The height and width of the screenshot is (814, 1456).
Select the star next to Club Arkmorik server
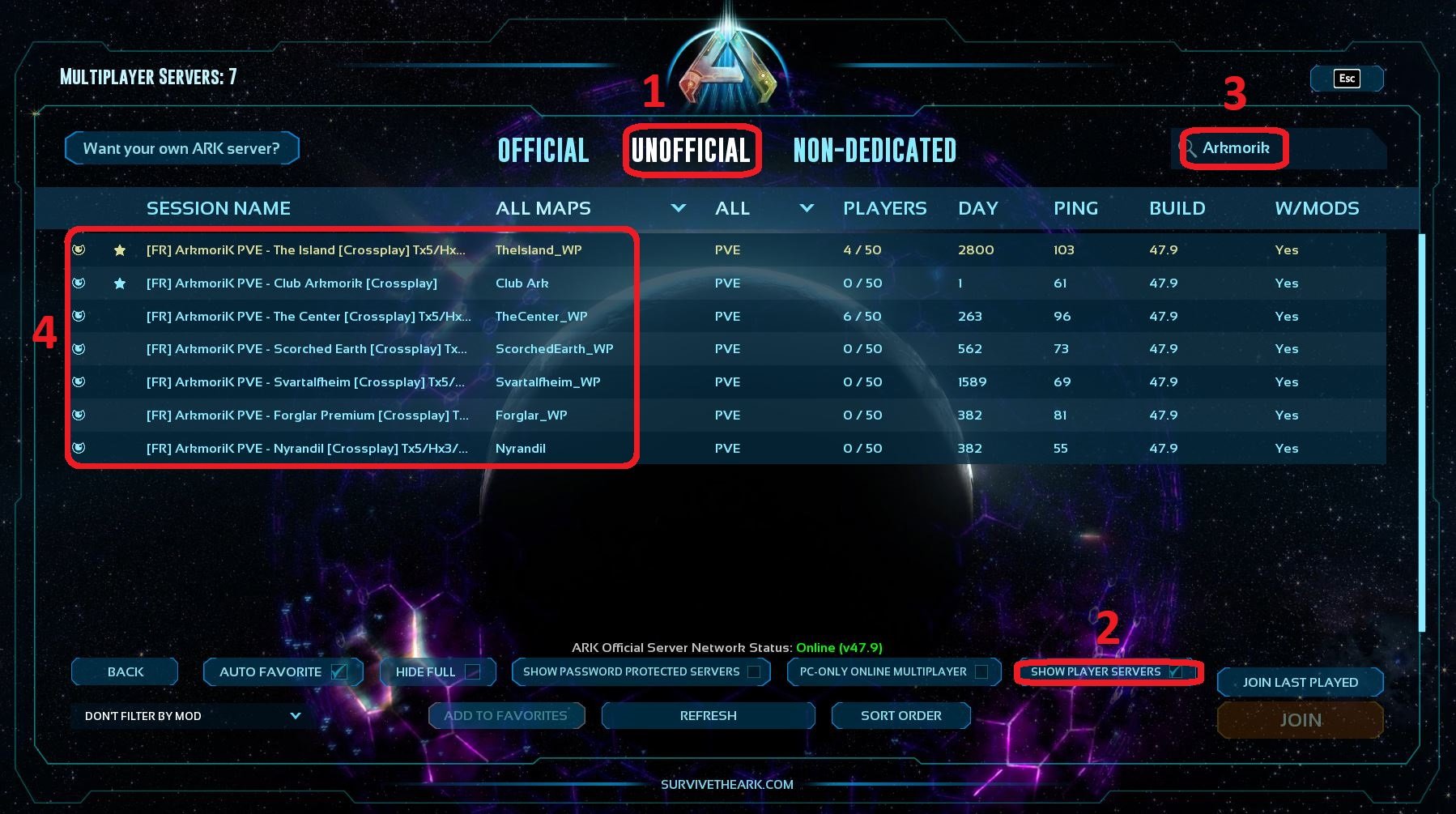[120, 283]
